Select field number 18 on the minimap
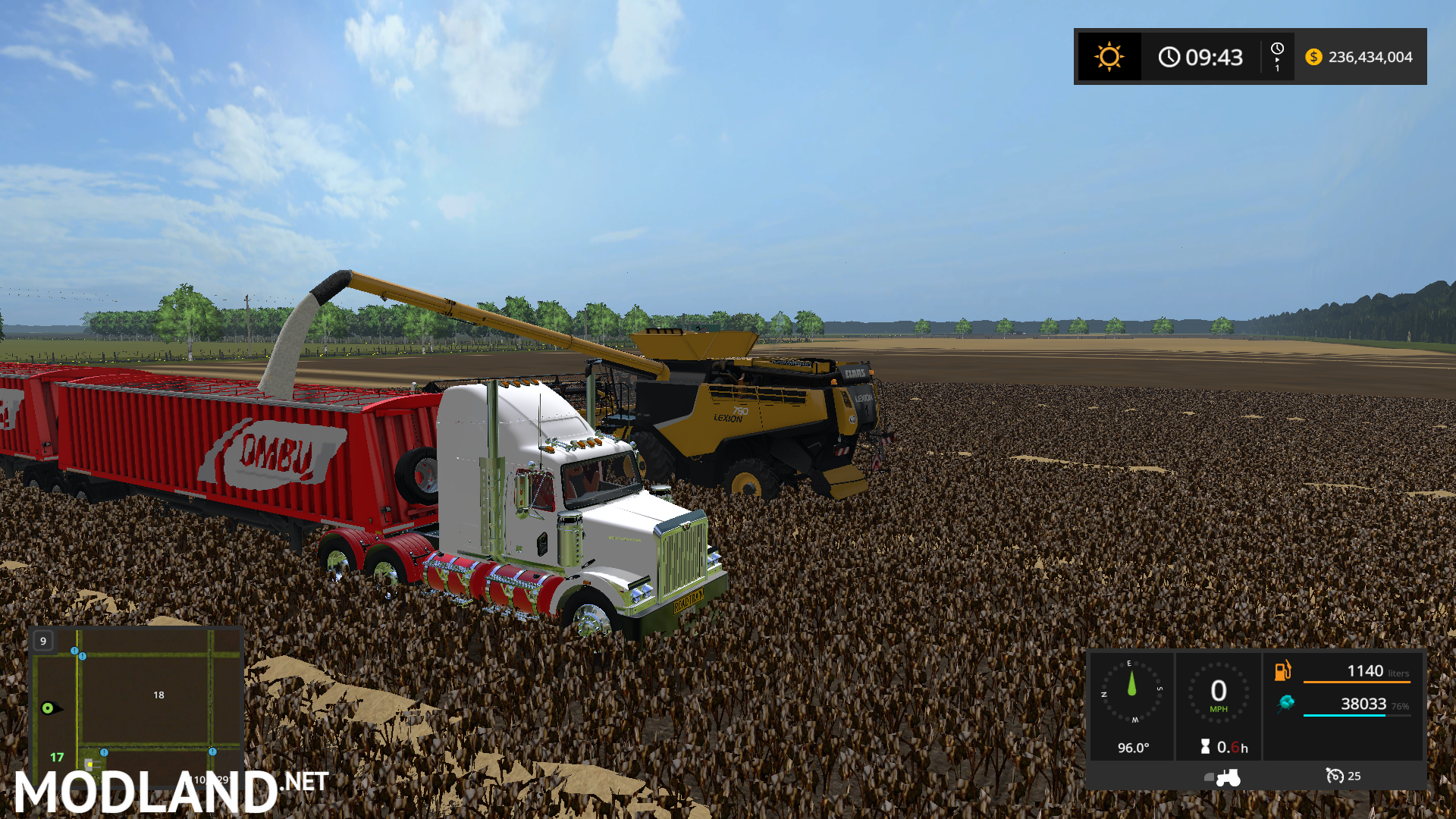This screenshot has height=819, width=1456. (159, 695)
